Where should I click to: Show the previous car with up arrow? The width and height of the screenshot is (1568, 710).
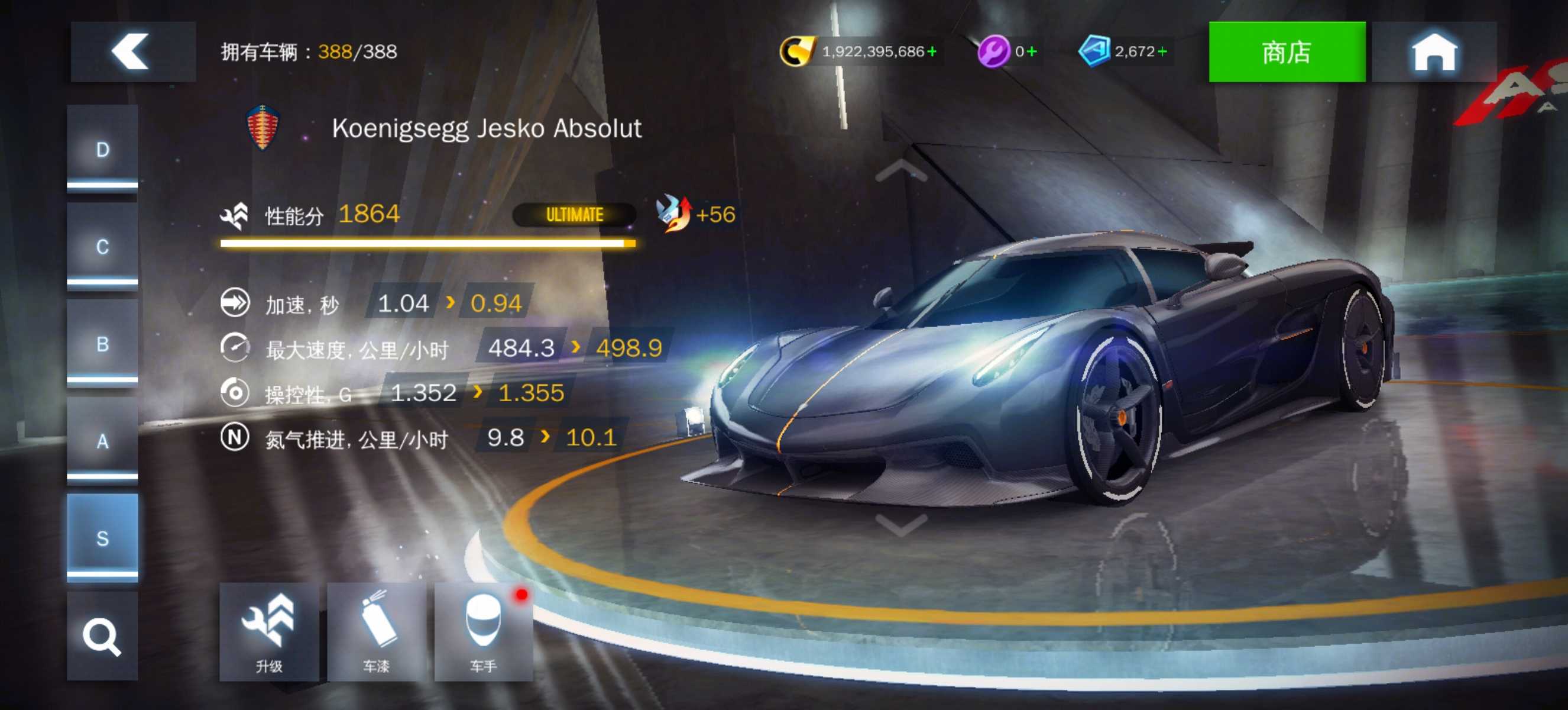coord(901,171)
